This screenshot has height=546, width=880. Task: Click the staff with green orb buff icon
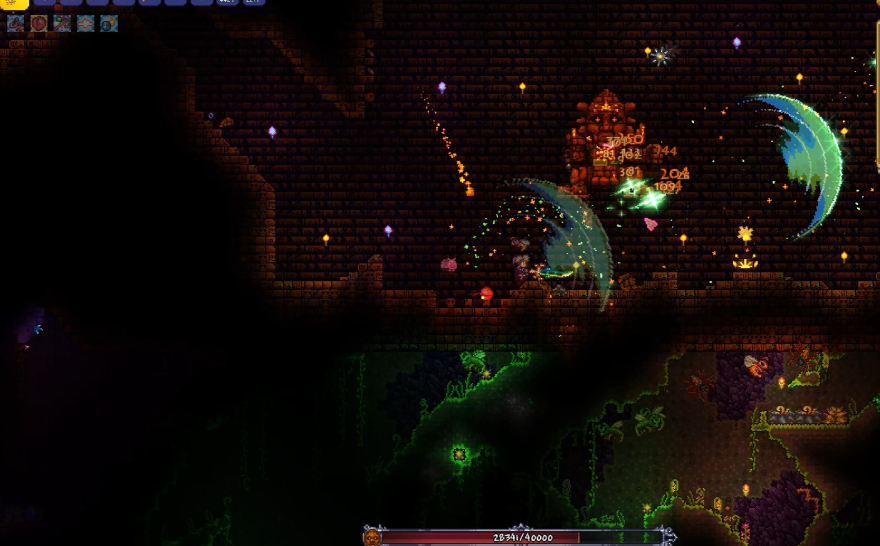point(62,23)
